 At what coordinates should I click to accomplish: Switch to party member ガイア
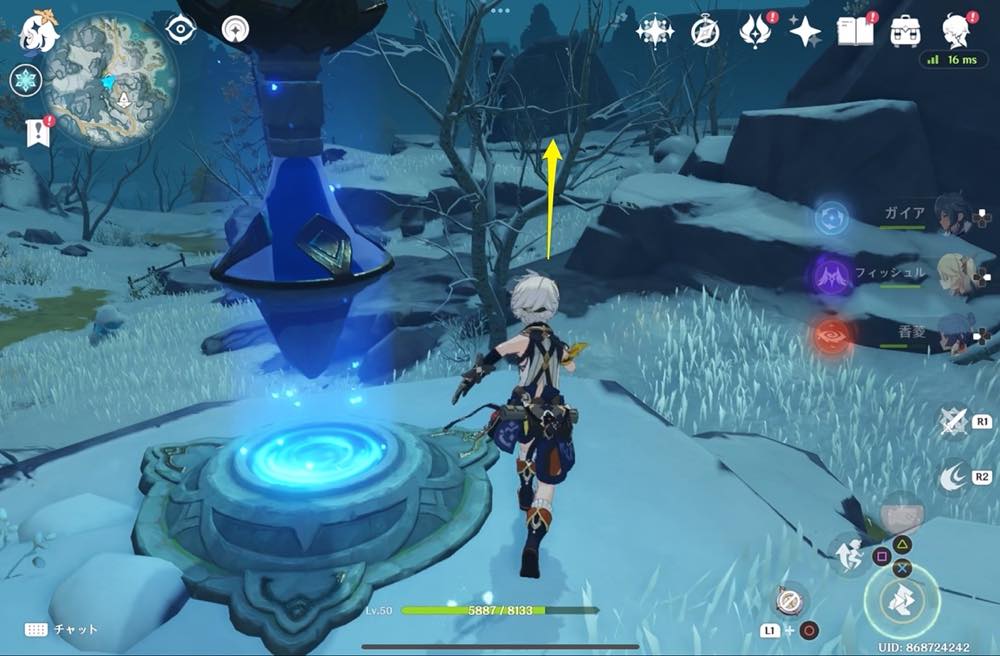tap(950, 215)
